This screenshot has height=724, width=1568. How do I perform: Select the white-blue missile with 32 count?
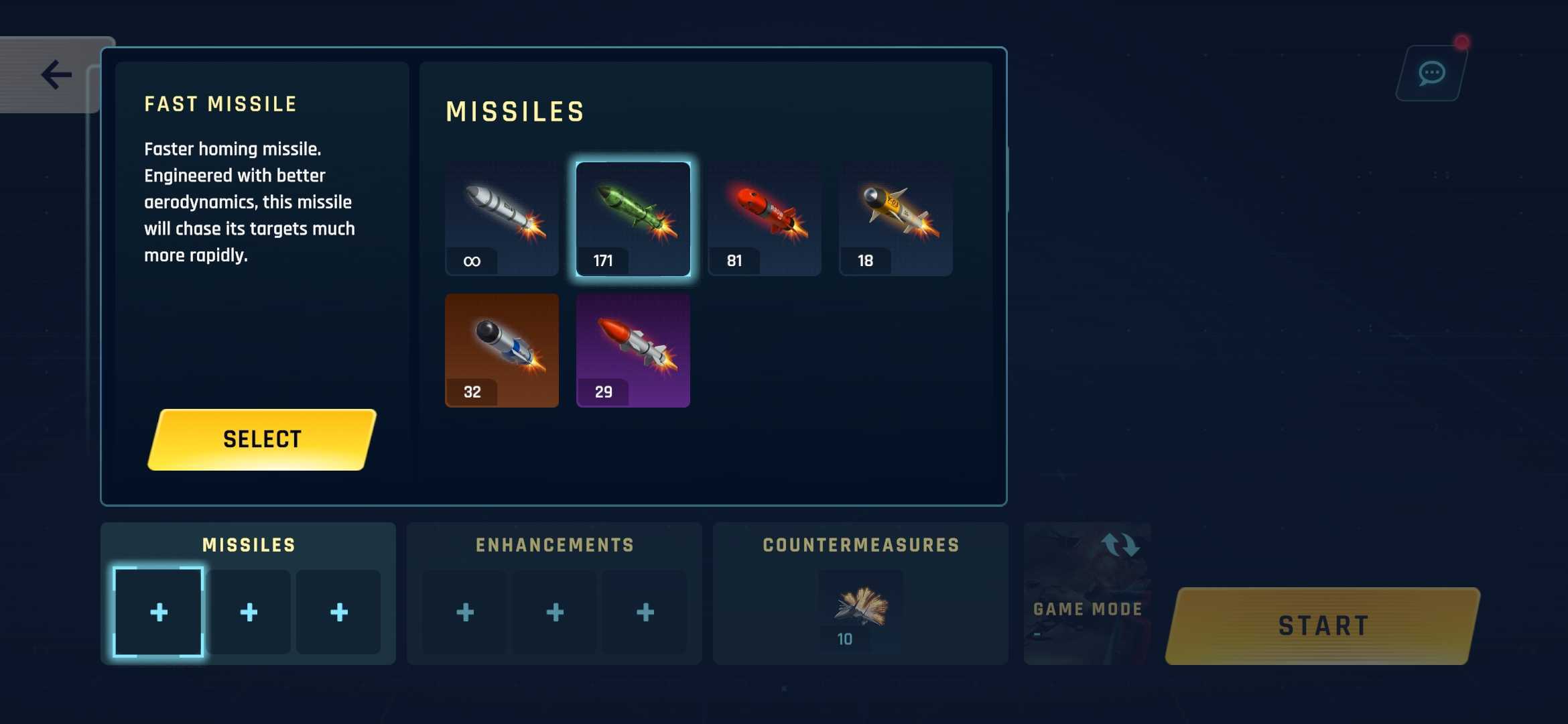(x=501, y=349)
